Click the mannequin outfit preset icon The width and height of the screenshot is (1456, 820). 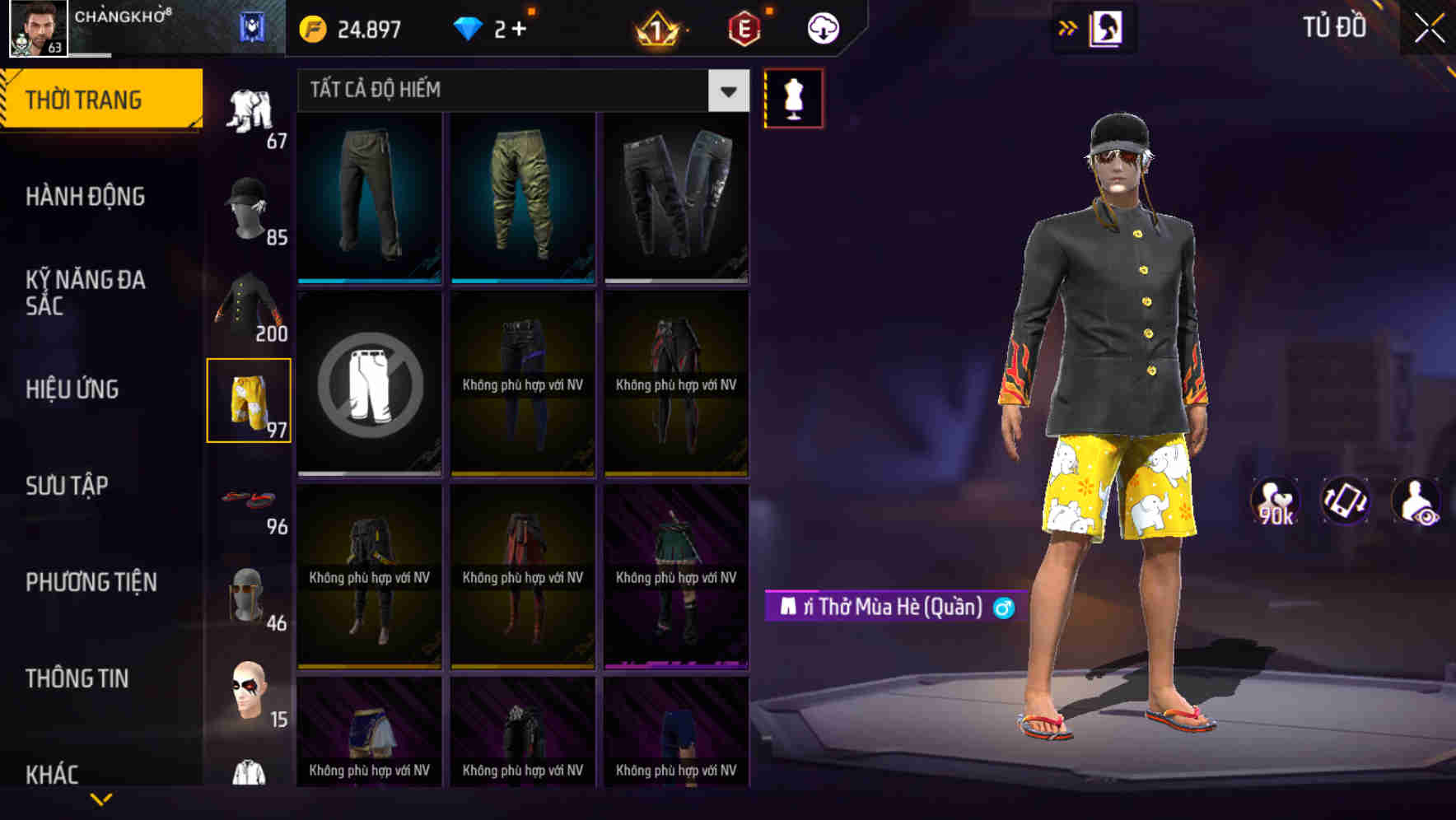(792, 97)
